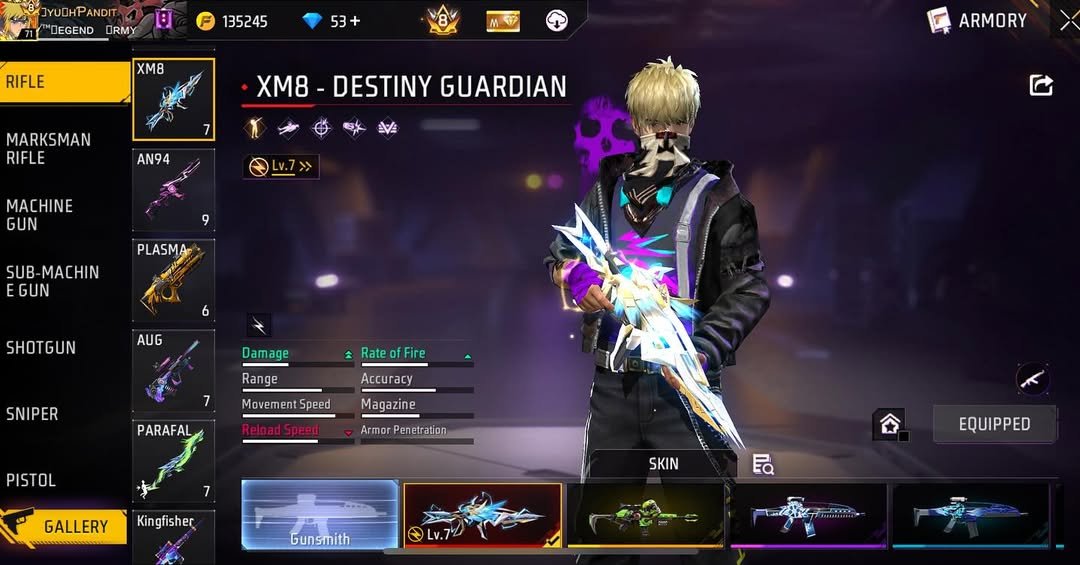Screen dimensions: 1080x565
Task: Add diamonds with the plus button
Action: click(354, 21)
